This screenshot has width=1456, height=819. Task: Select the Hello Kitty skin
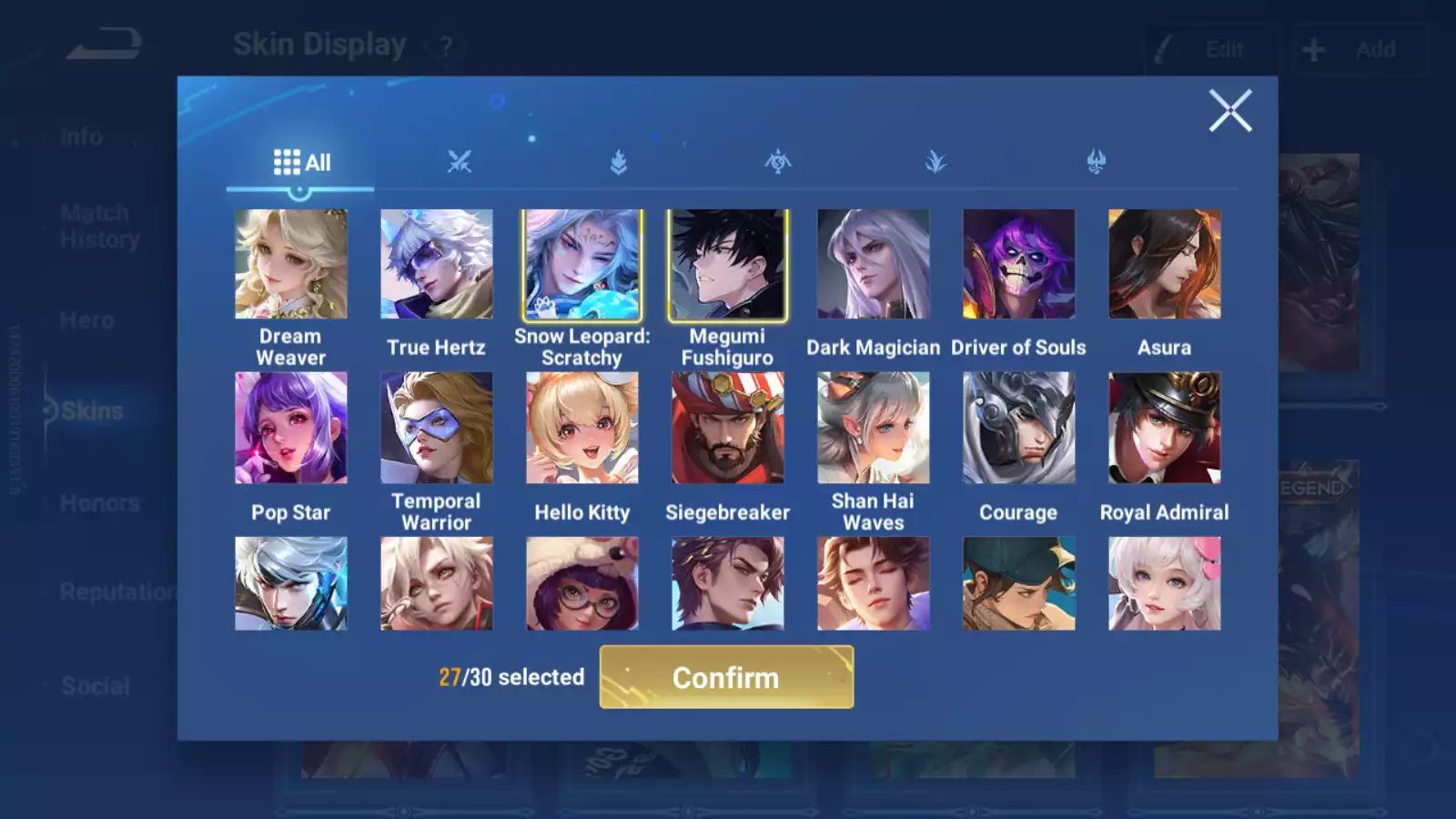582,428
